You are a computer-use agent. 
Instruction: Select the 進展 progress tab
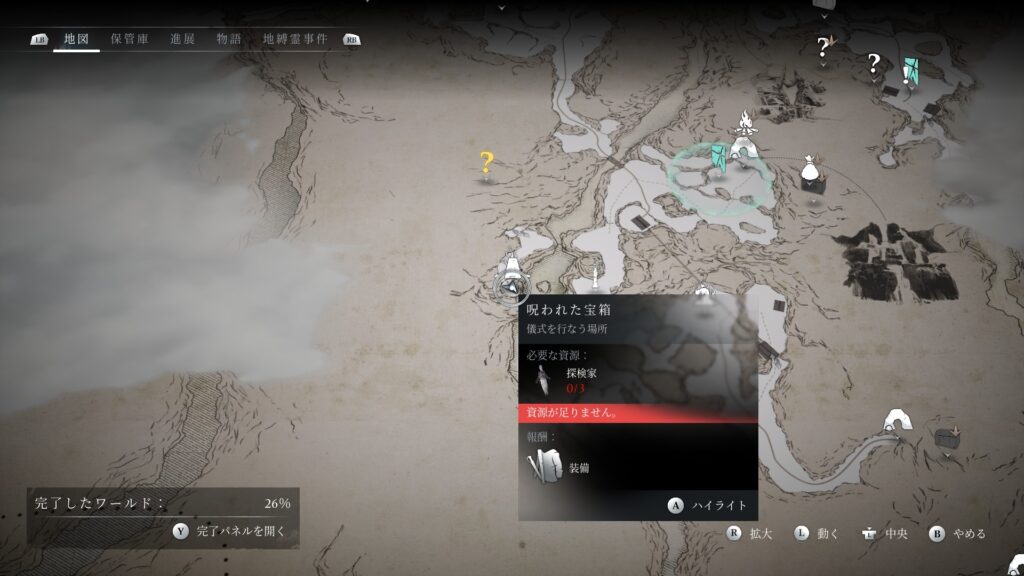pyautogui.click(x=183, y=39)
